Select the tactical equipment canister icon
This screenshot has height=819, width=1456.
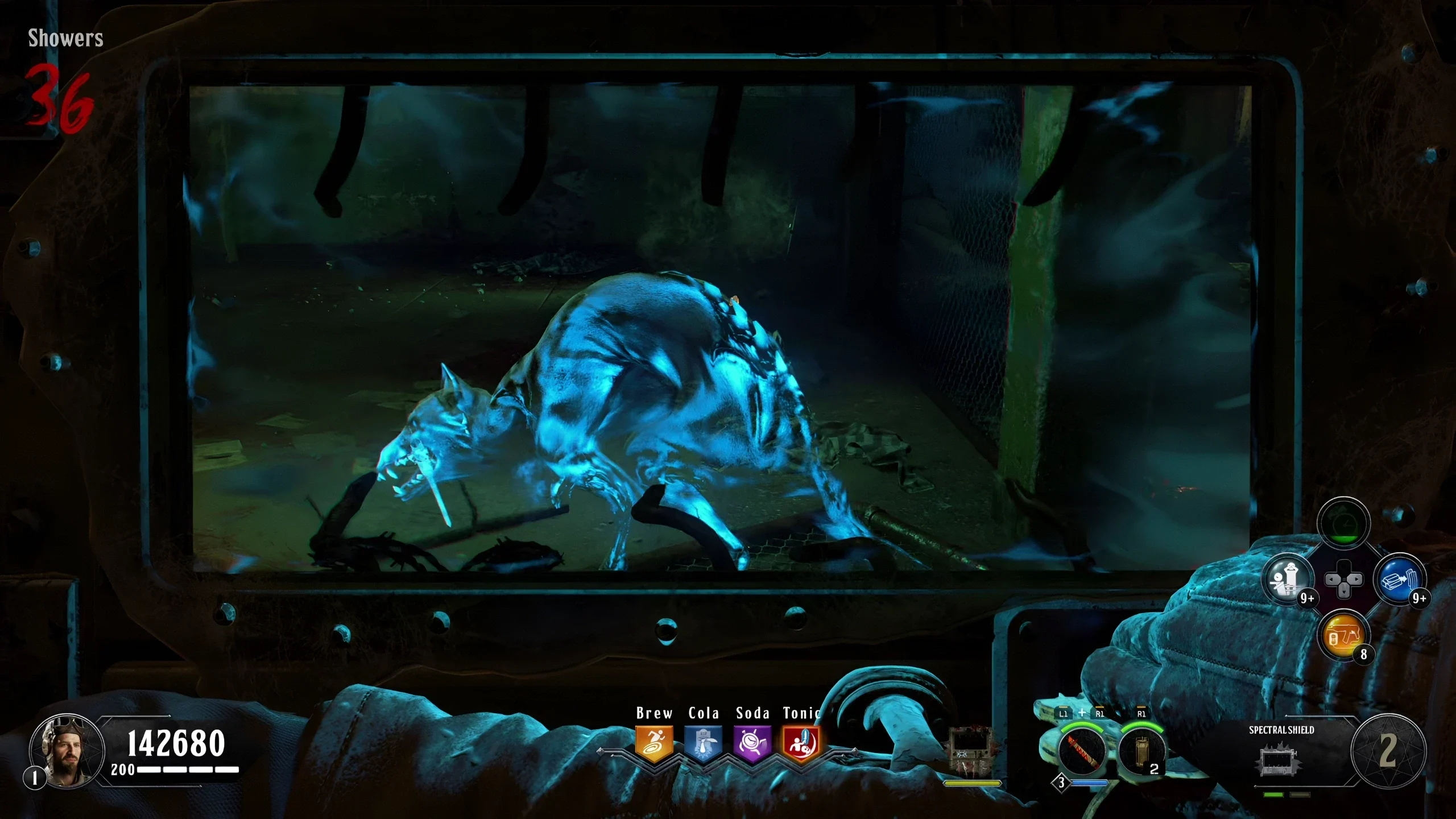pyautogui.click(x=1140, y=751)
